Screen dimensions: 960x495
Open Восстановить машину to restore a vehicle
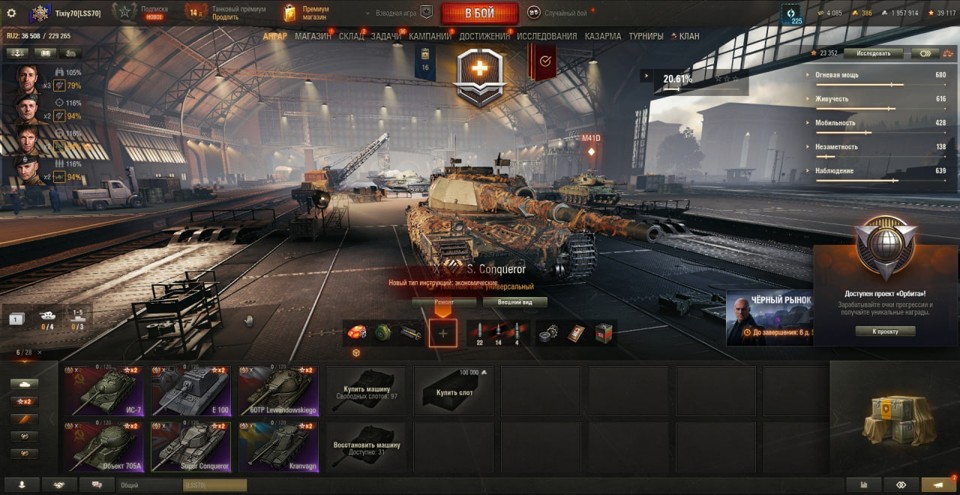tap(366, 446)
